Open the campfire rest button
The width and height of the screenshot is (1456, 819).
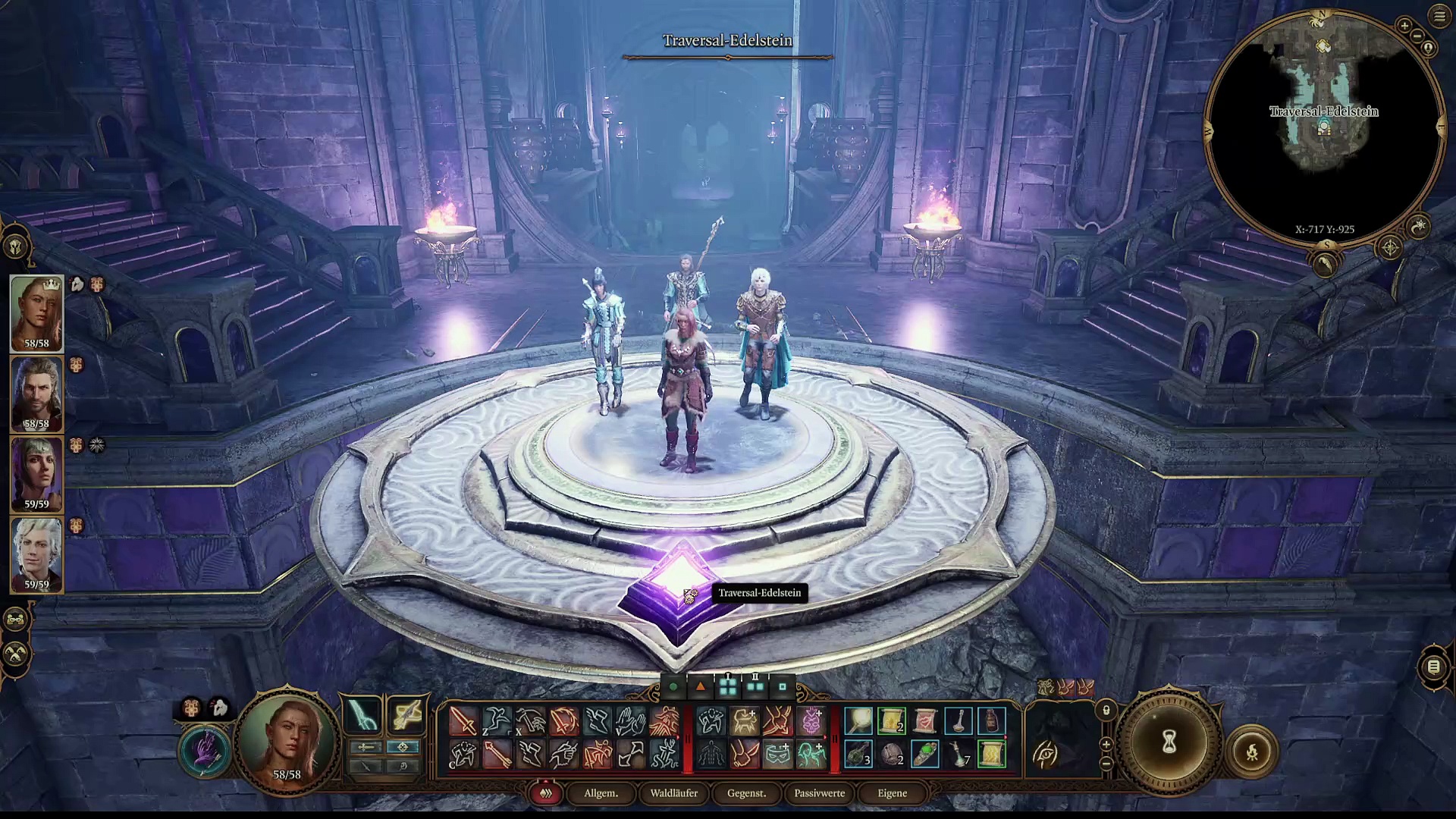pyautogui.click(x=1252, y=752)
